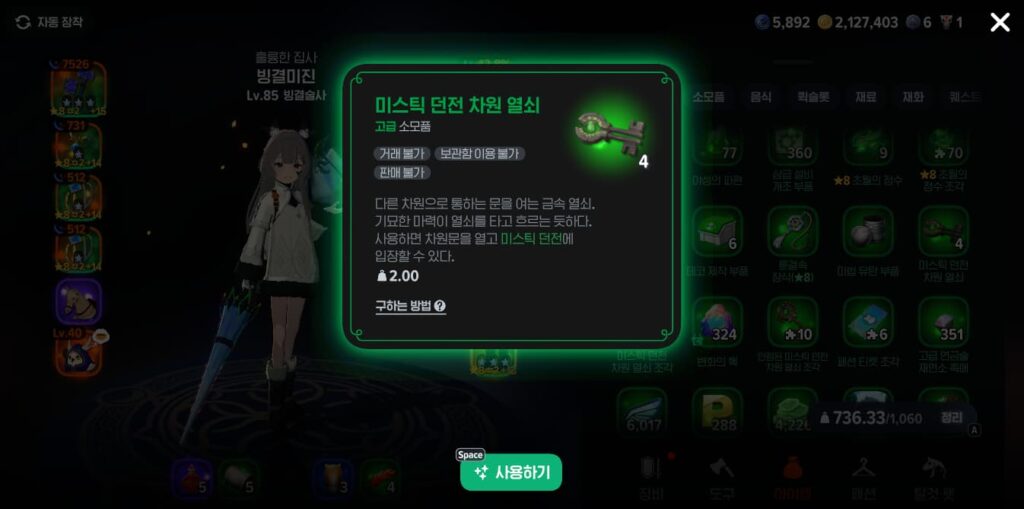Close the item detail popup with X
Image resolution: width=1024 pixels, height=509 pixels.
click(999, 22)
